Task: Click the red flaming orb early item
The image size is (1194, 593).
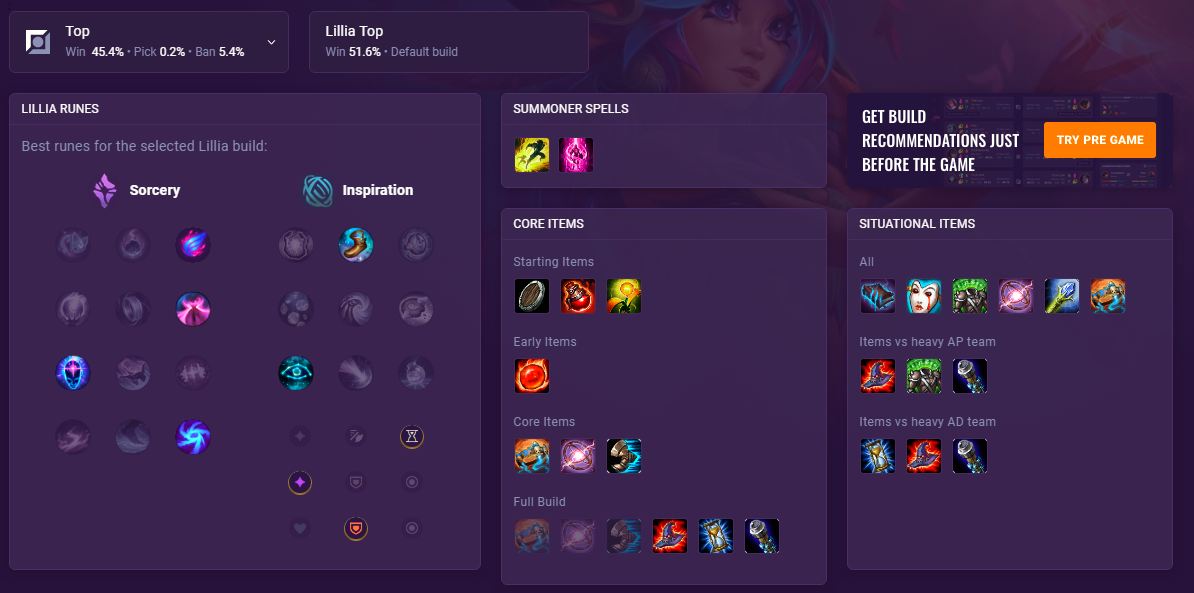Action: pyautogui.click(x=532, y=376)
